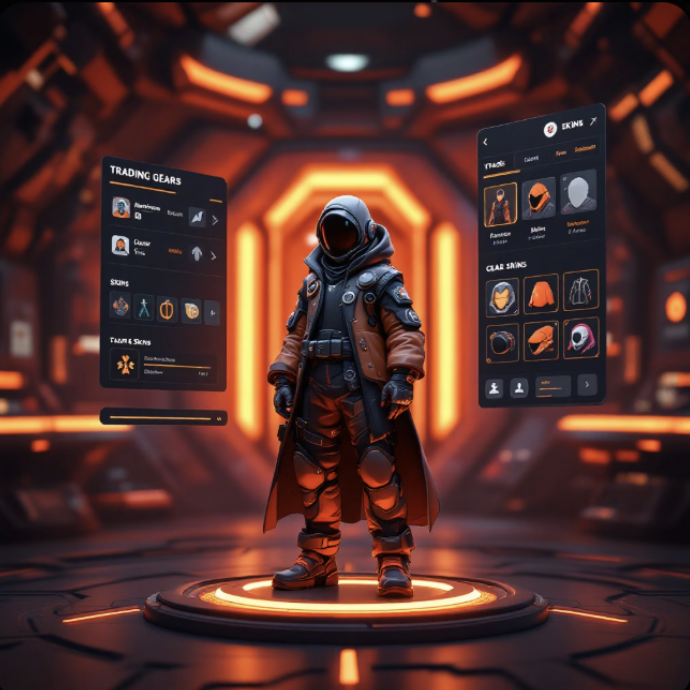Open the skins panel top-right arrow icon
This screenshot has width=690, height=690.
tap(592, 121)
